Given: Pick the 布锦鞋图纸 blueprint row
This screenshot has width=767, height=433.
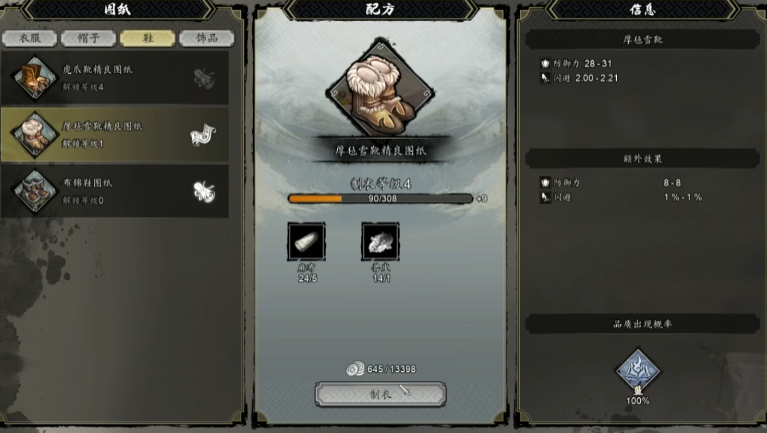Looking at the screenshot, I should click(115, 190).
